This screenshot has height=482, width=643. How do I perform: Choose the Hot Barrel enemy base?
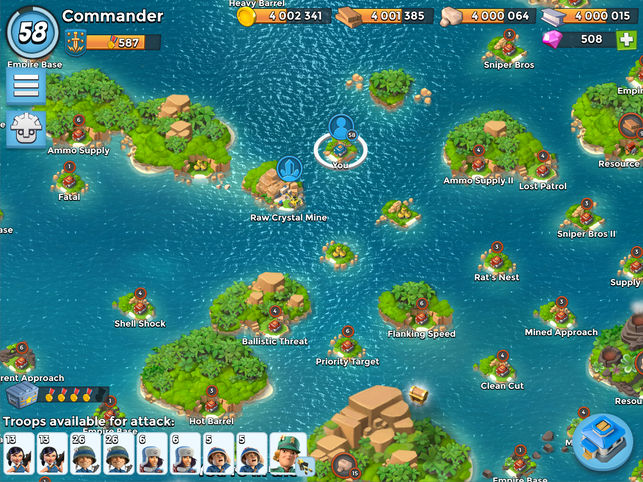tap(211, 403)
